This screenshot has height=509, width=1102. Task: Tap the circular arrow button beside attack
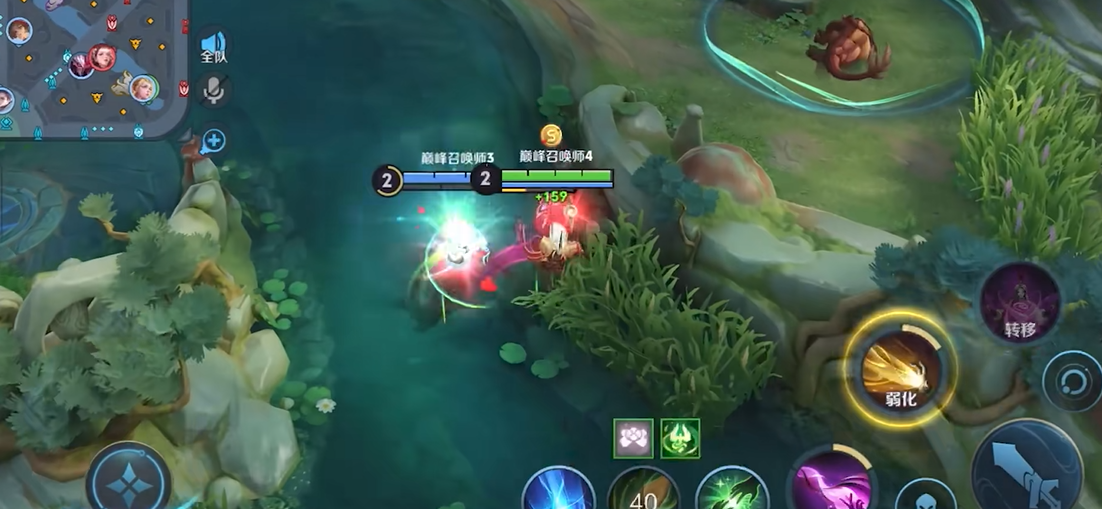(1071, 381)
